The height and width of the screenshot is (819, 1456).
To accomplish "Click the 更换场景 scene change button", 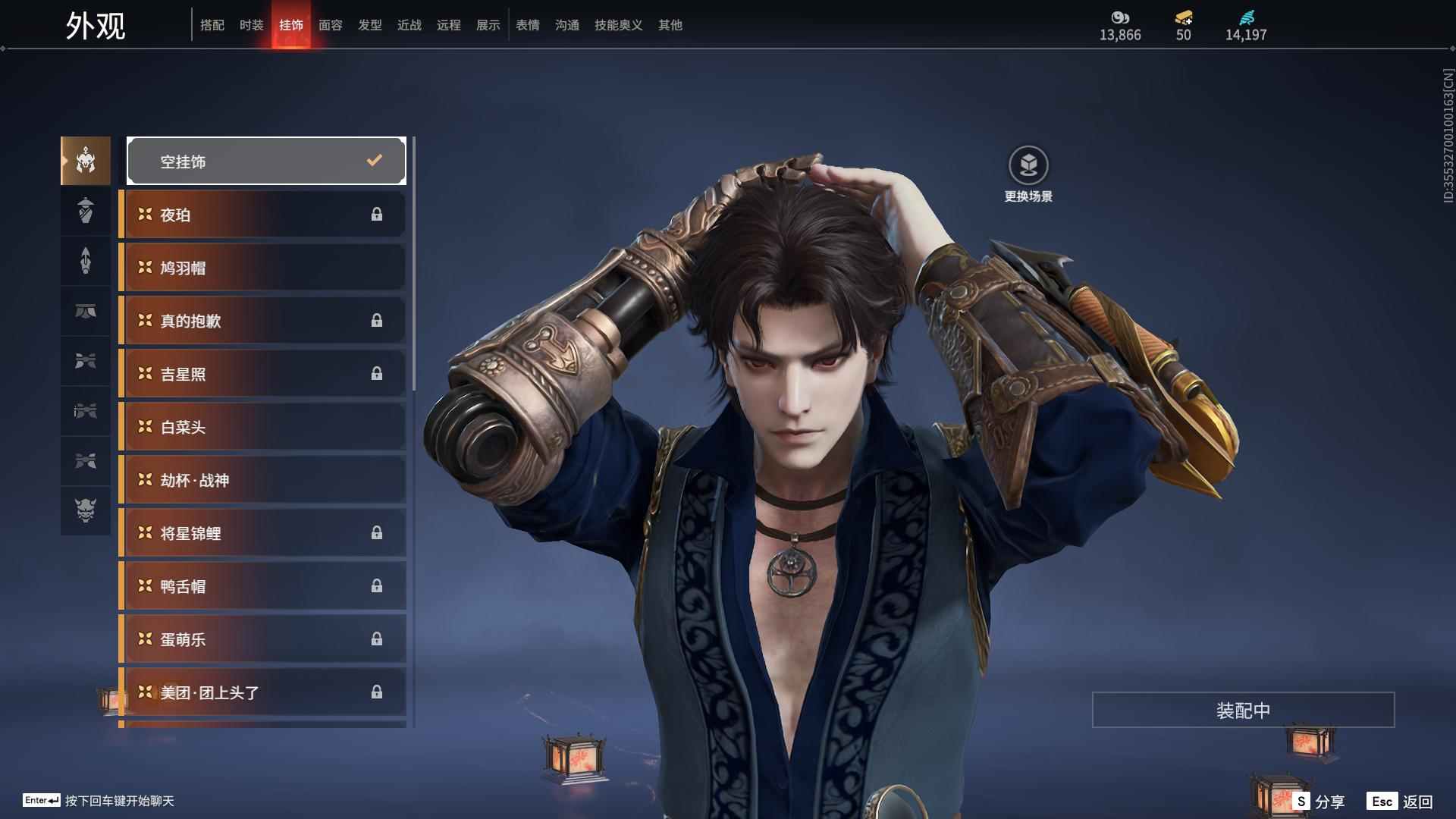I will pyautogui.click(x=1028, y=174).
